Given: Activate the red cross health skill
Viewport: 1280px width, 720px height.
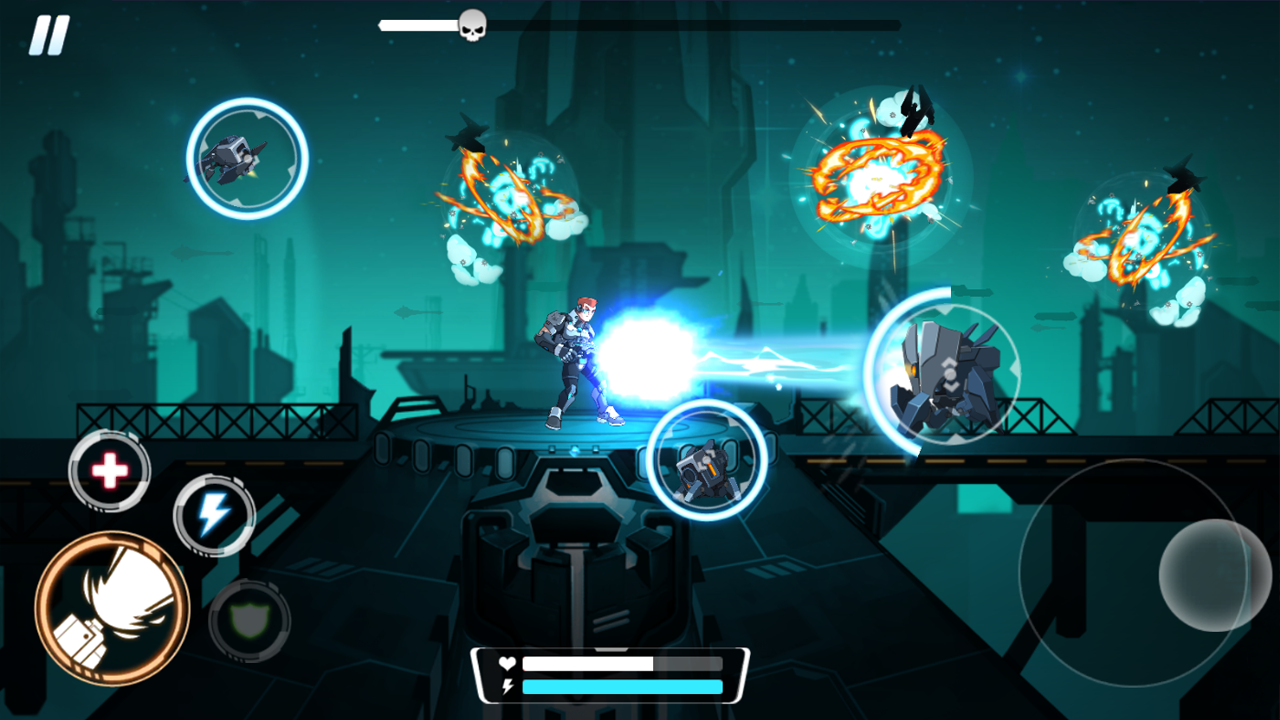Looking at the screenshot, I should 110,470.
